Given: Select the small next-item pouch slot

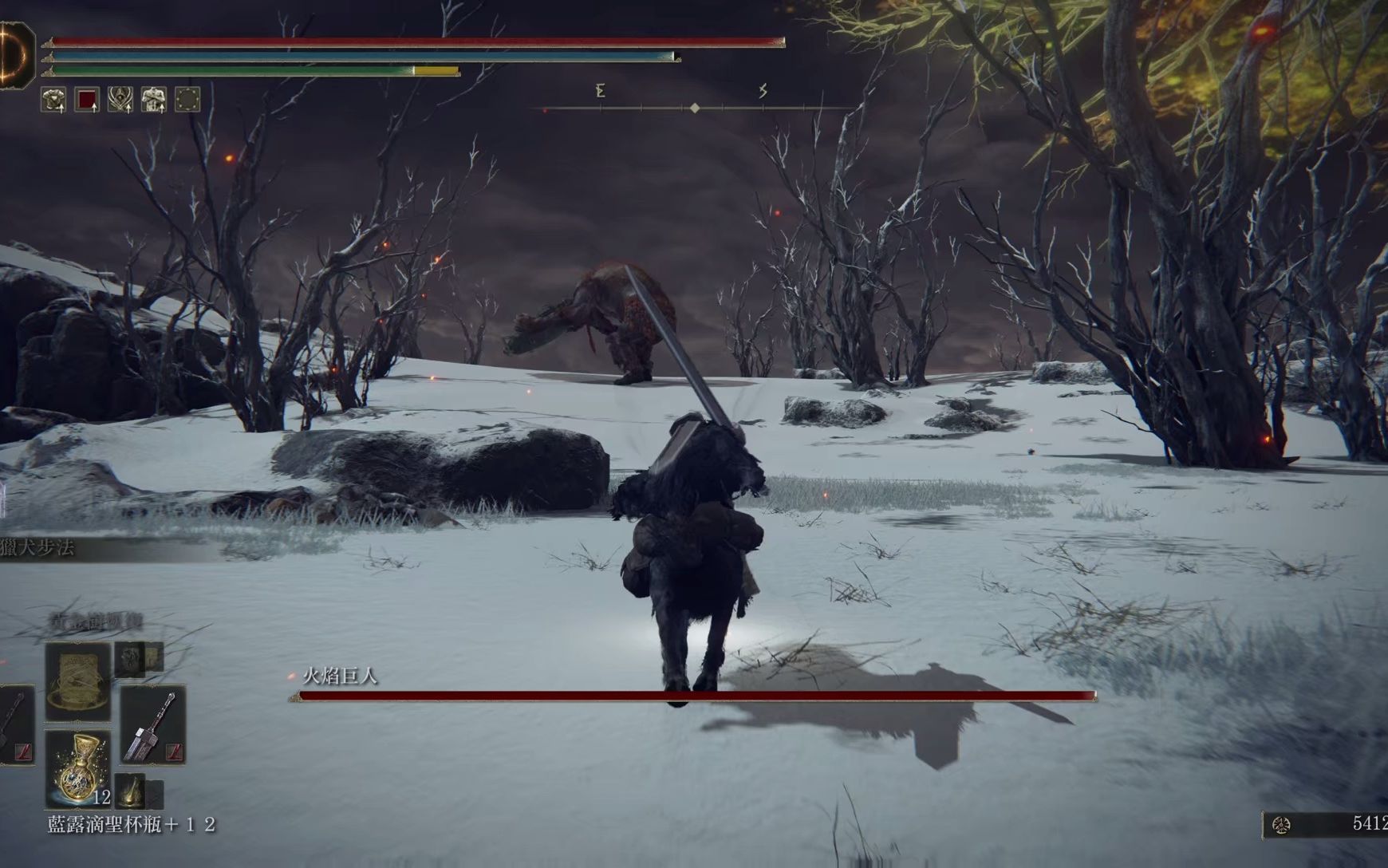Looking at the screenshot, I should 130,790.
